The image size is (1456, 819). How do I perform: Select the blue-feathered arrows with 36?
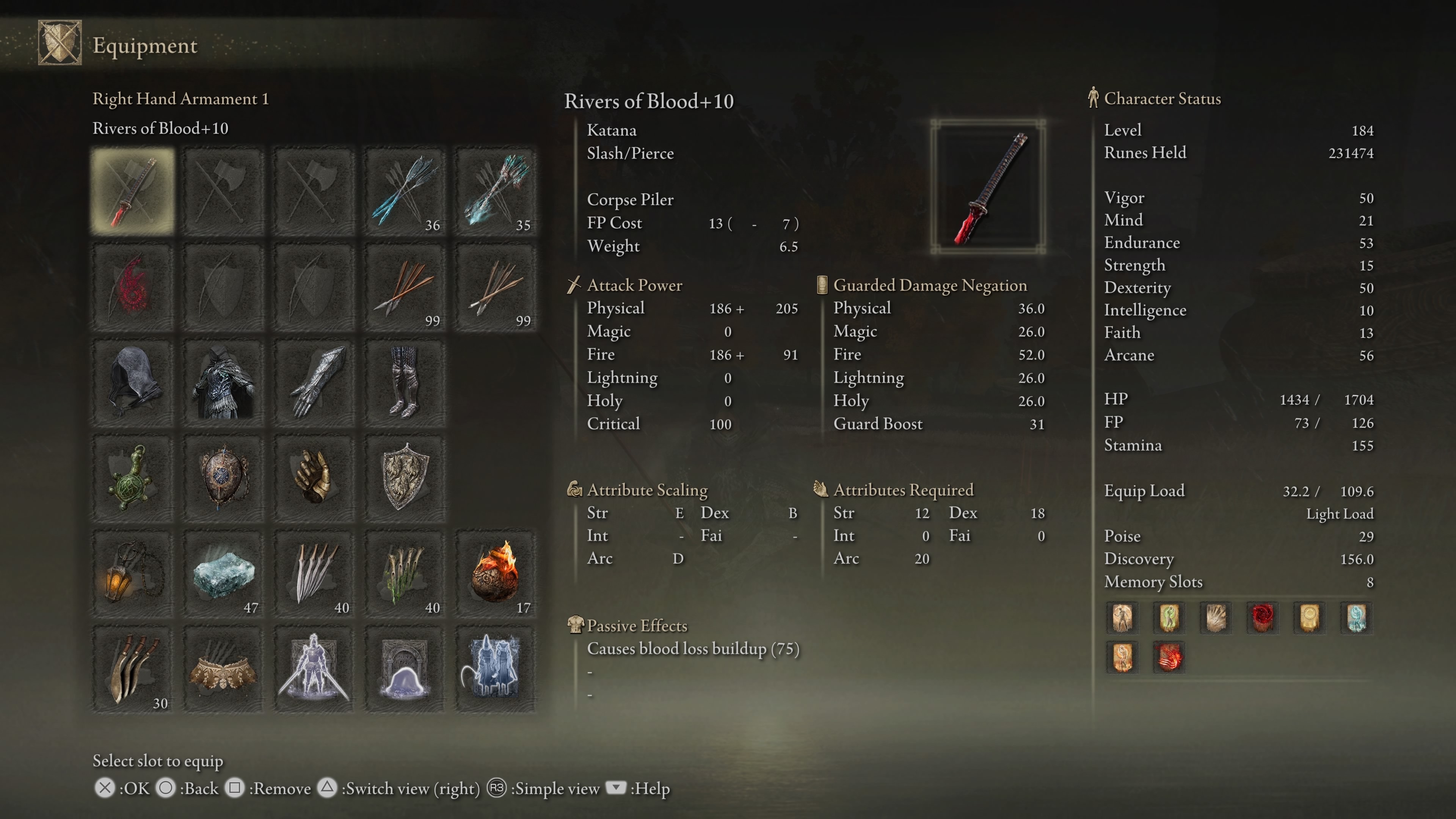point(405,191)
